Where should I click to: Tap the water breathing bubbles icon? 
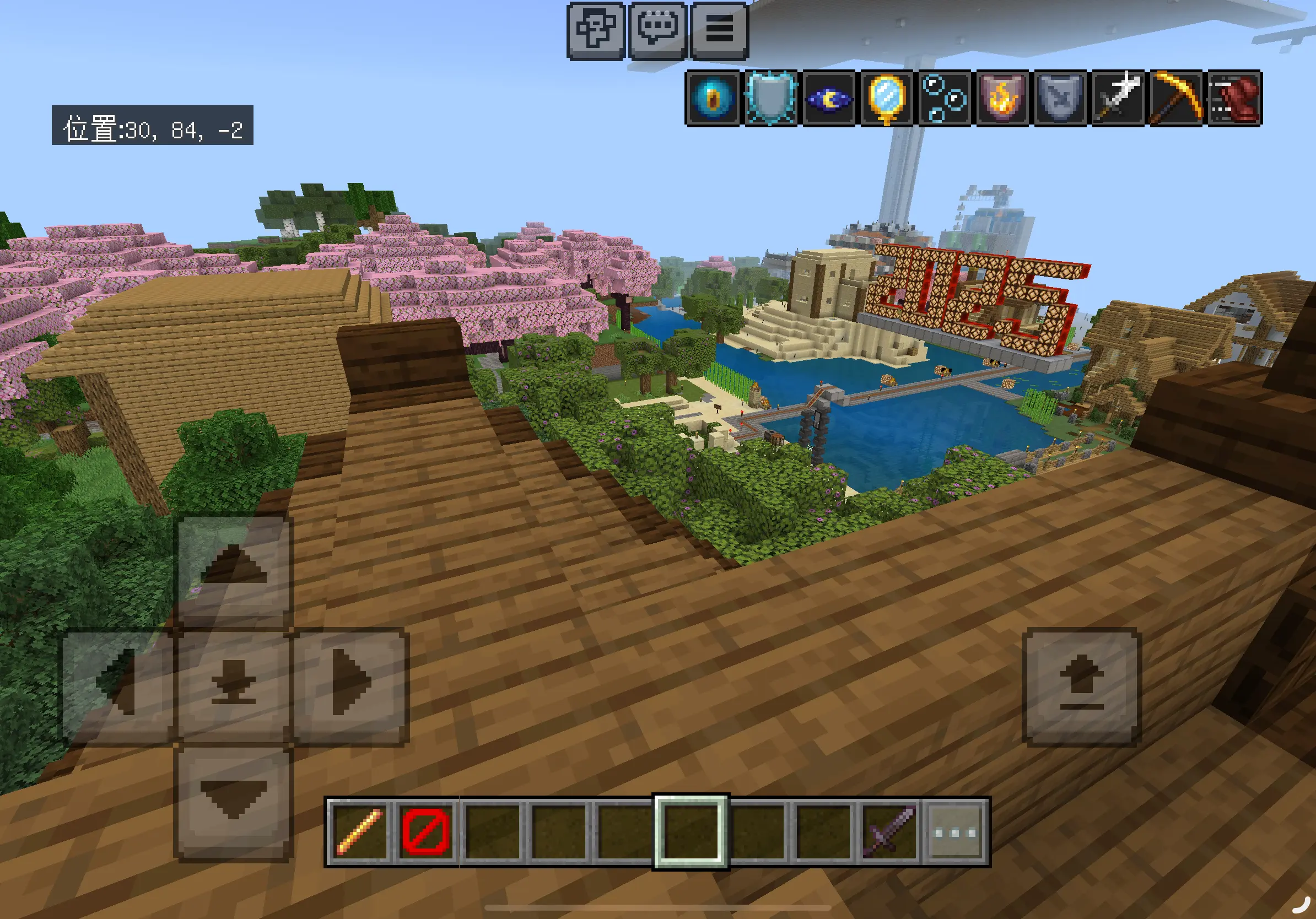[945, 99]
